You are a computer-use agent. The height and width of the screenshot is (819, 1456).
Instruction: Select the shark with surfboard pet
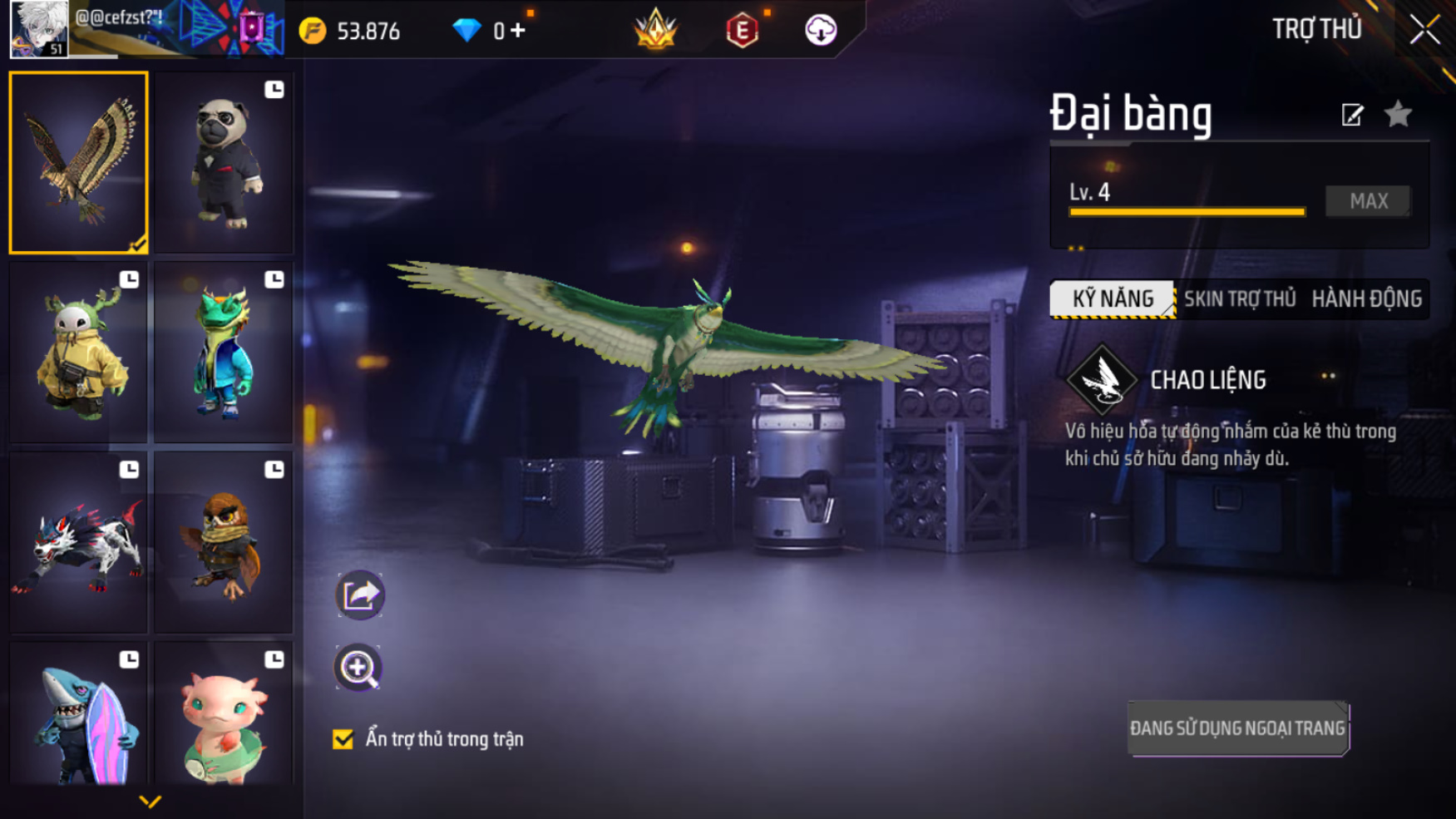[78, 715]
